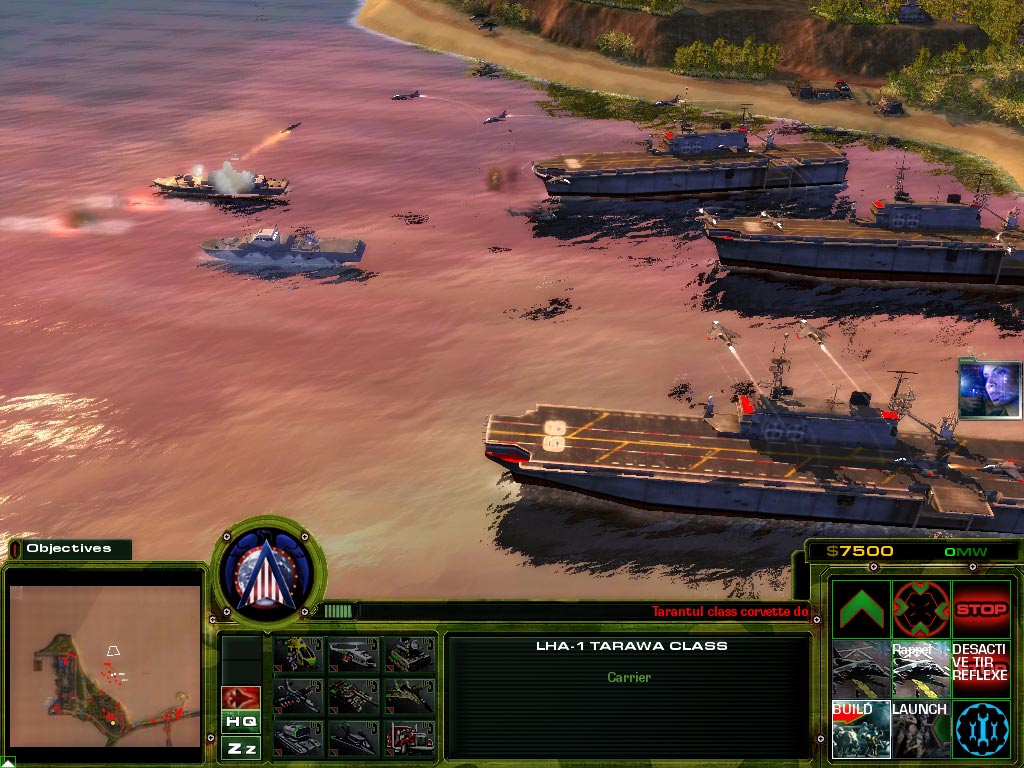1024x768 pixels.
Task: Activate the red crosshair command
Action: [x=921, y=609]
